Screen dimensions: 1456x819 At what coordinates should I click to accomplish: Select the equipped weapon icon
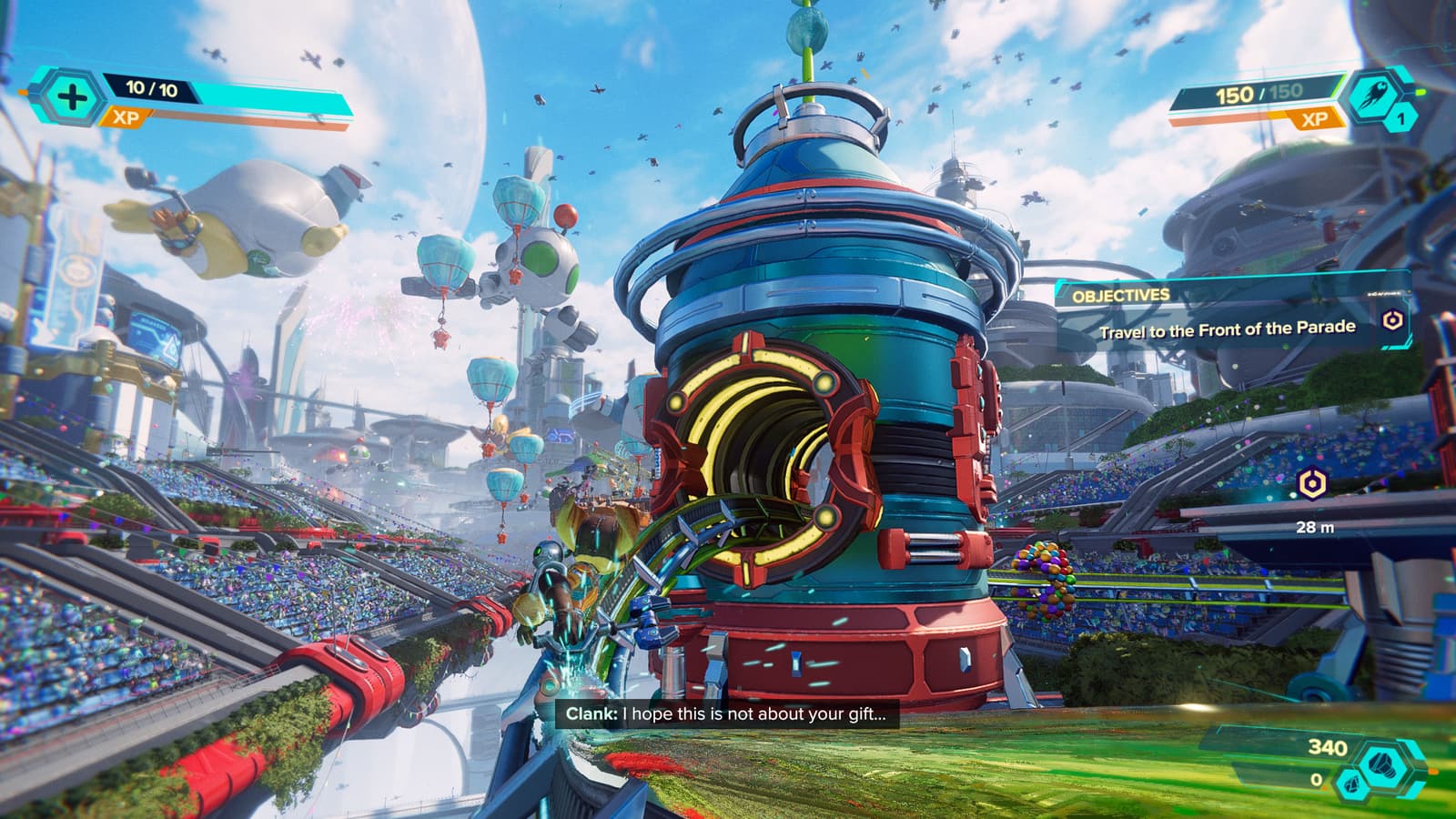point(1370,98)
